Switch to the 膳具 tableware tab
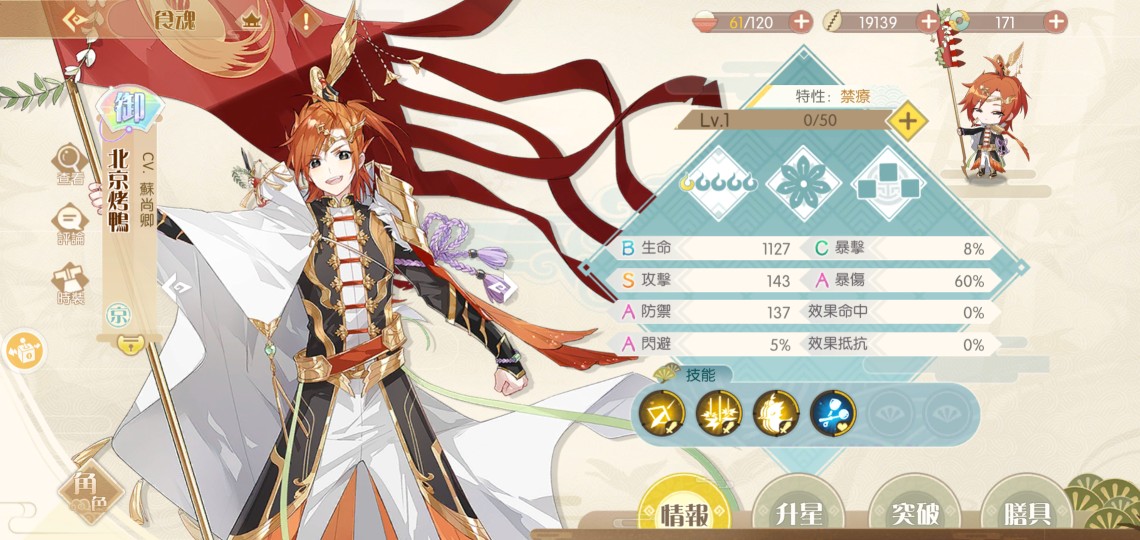This screenshot has width=1140, height=540. [1027, 513]
